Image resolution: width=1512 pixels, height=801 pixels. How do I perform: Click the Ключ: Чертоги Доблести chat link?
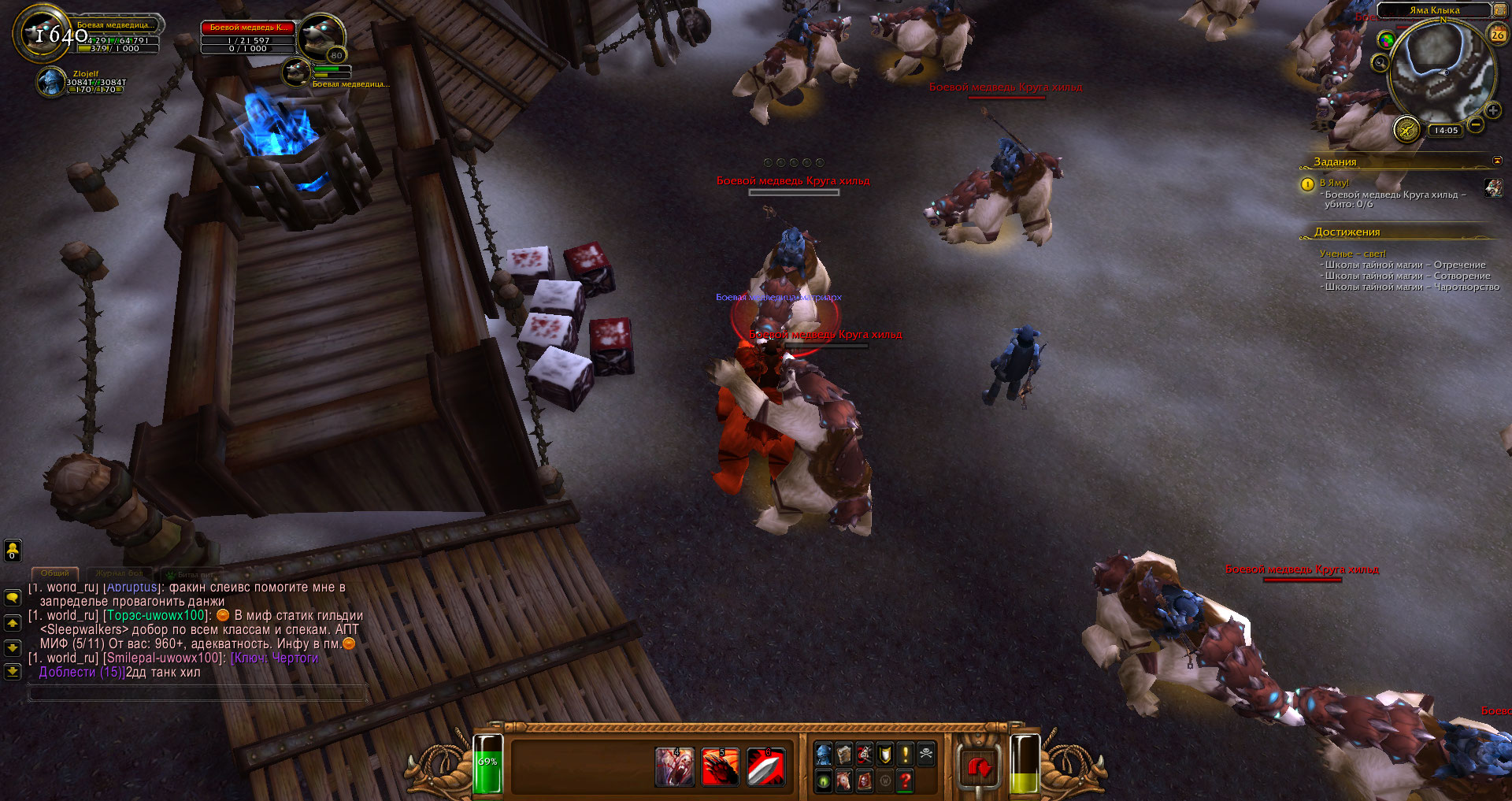[275, 658]
